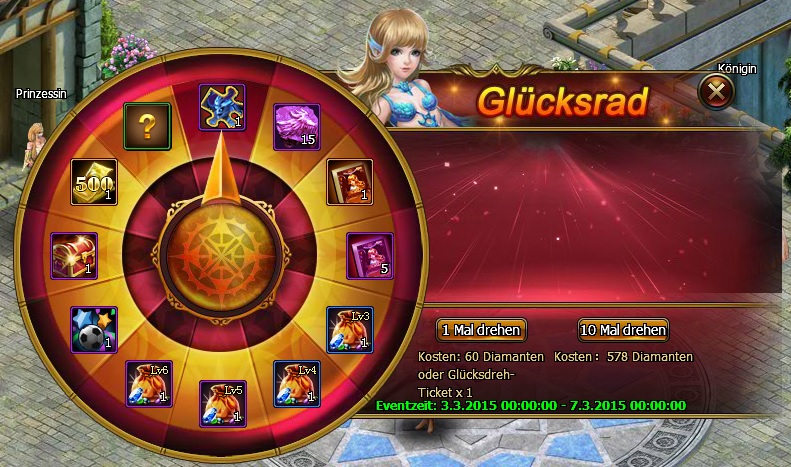
Task: Click the "10 Mal drehen" button
Action: tap(622, 330)
